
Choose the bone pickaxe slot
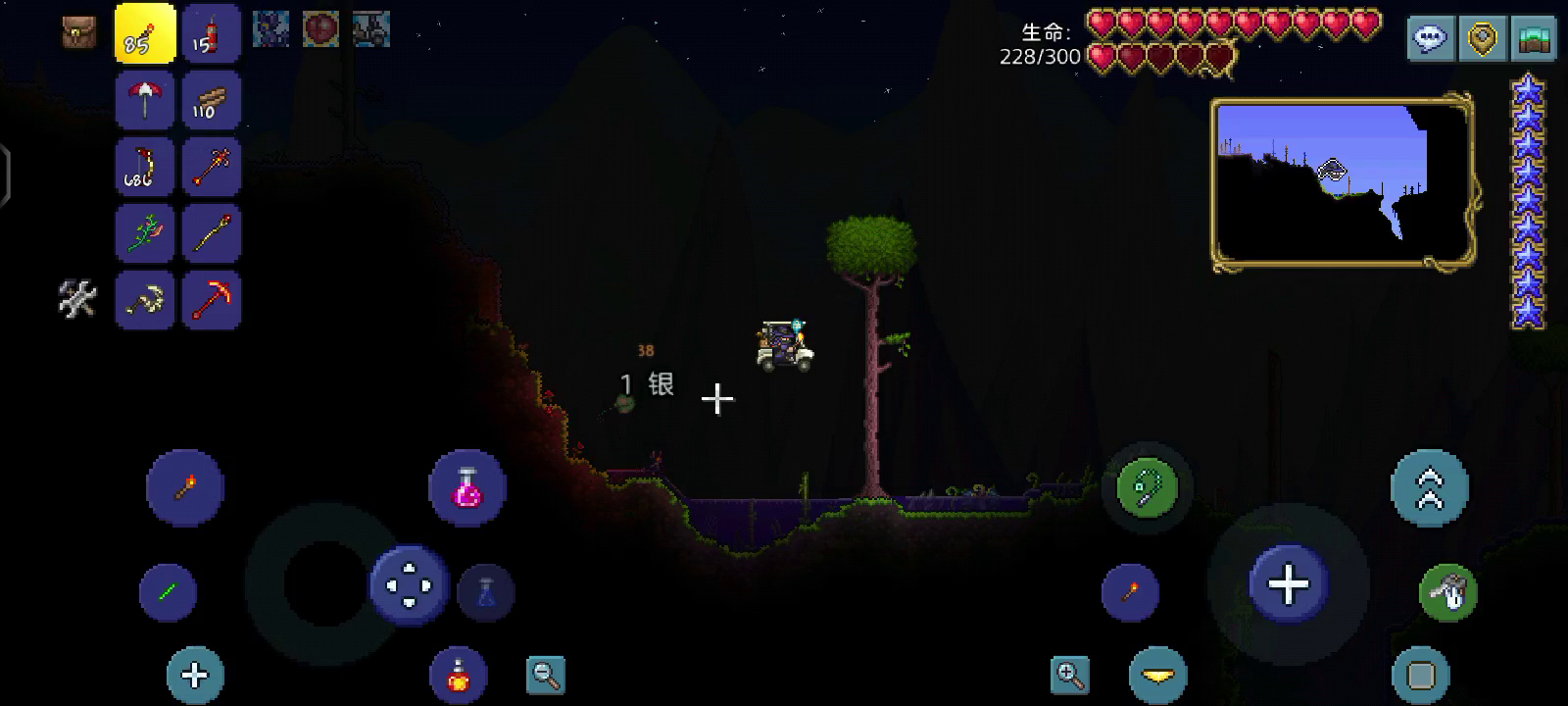point(145,298)
